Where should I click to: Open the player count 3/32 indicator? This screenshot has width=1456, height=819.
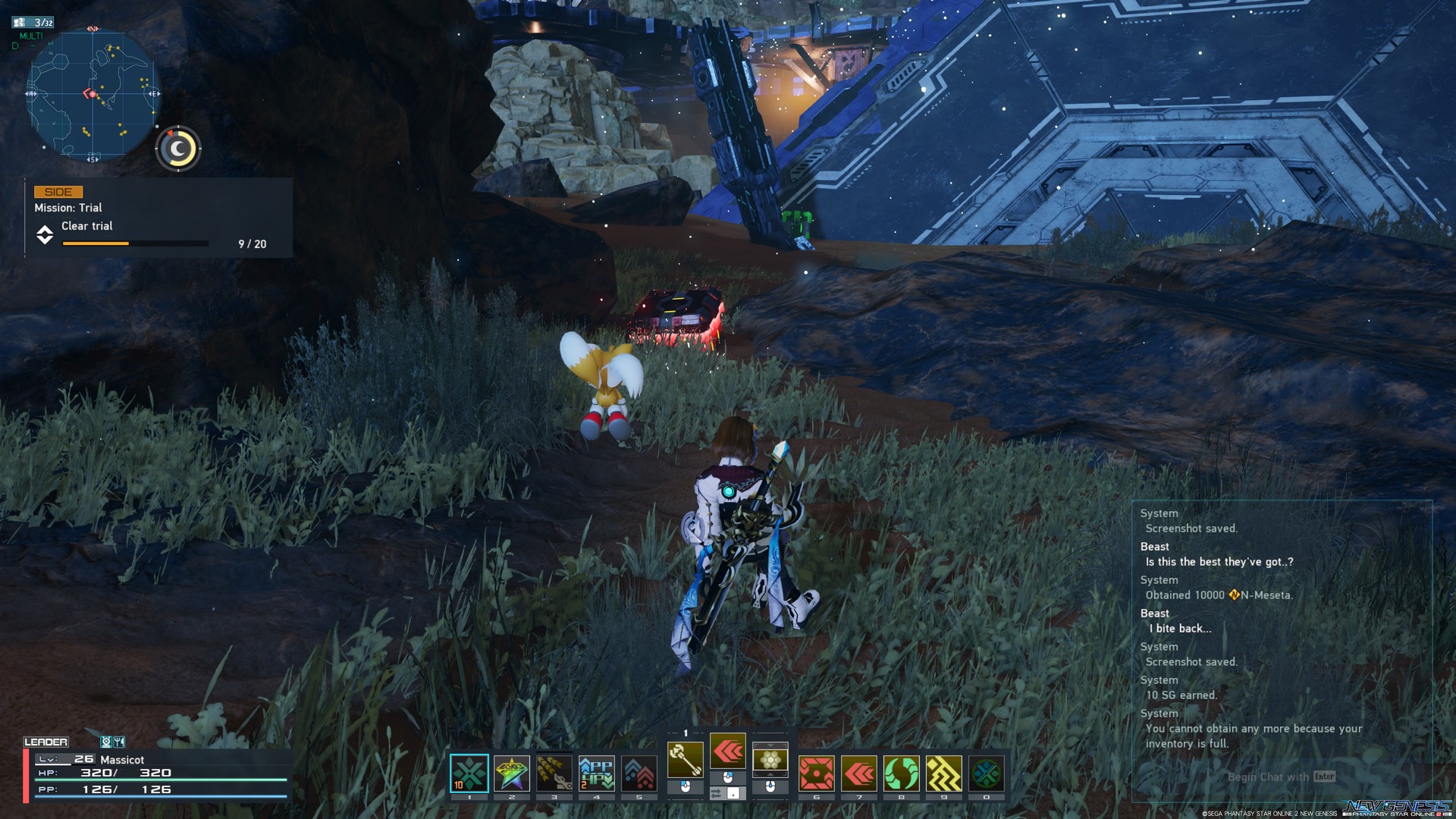pyautogui.click(x=34, y=23)
